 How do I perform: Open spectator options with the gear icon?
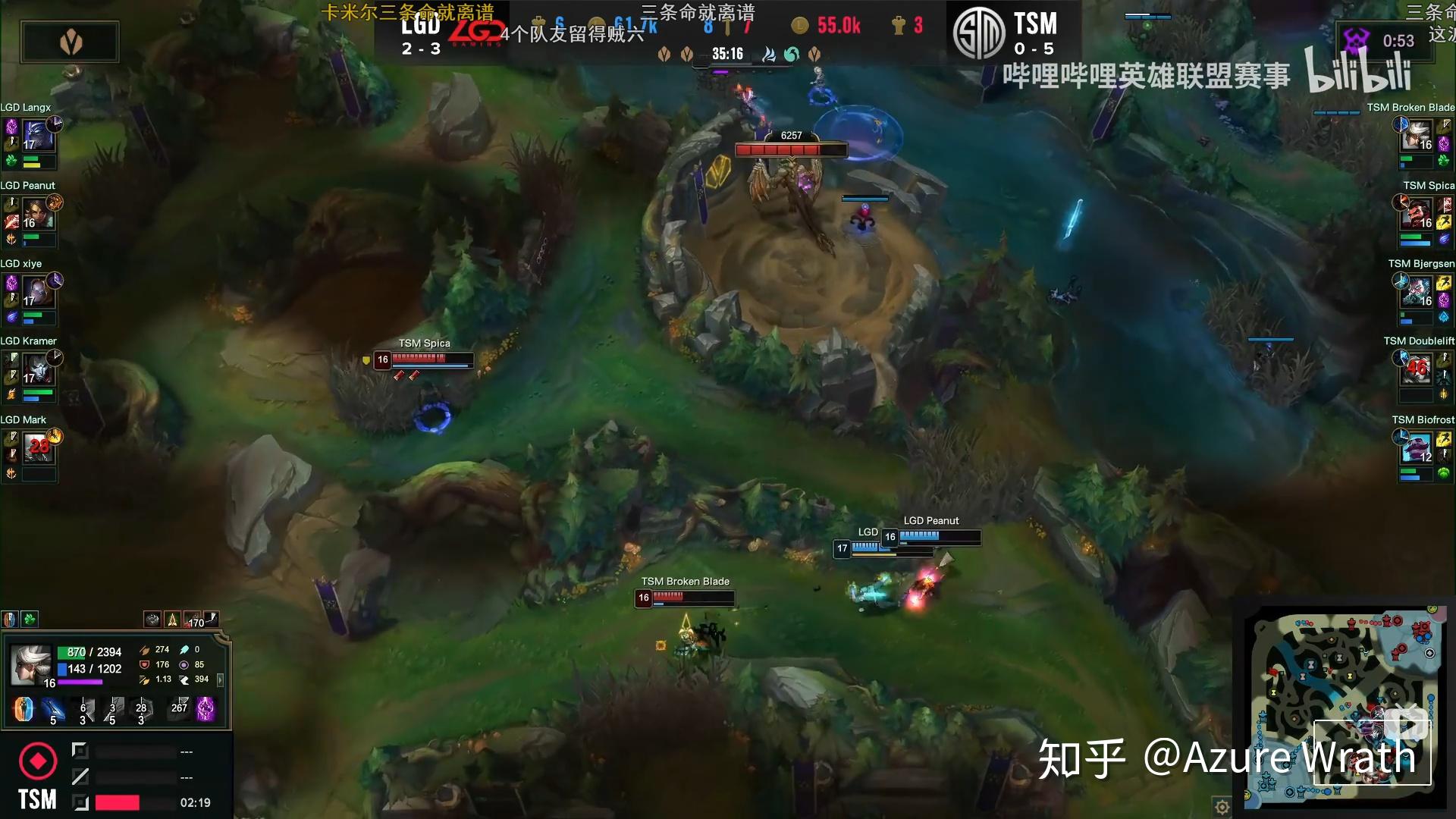pyautogui.click(x=1223, y=808)
